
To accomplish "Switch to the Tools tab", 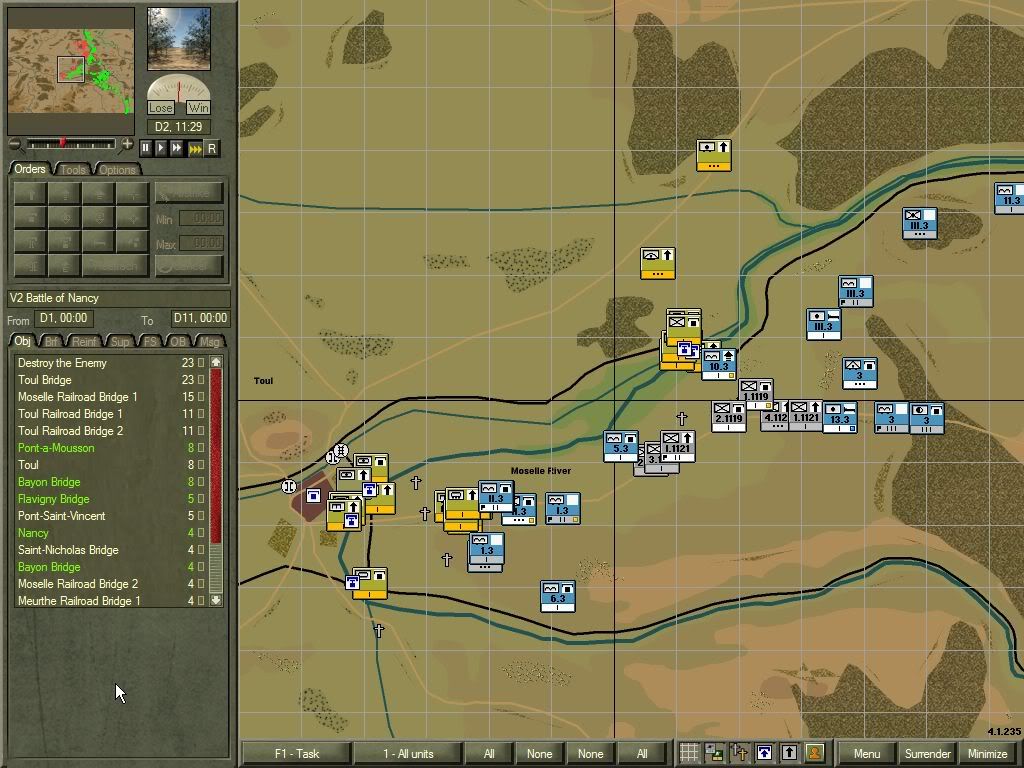I will click(73, 169).
